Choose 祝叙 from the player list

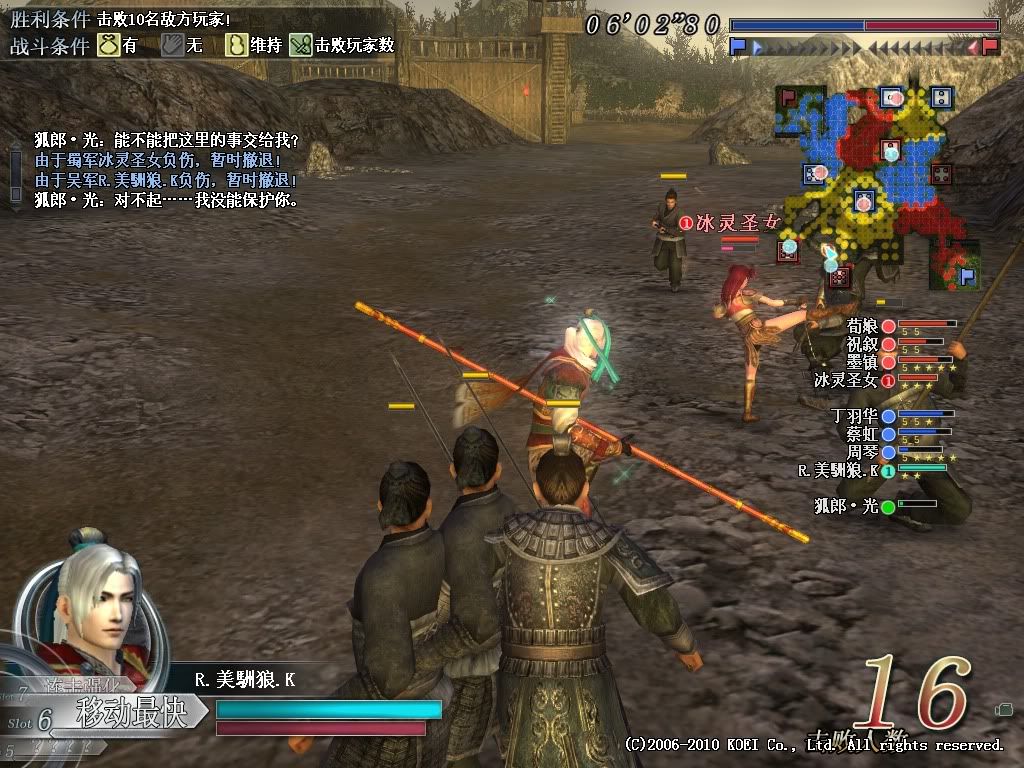[x=862, y=344]
